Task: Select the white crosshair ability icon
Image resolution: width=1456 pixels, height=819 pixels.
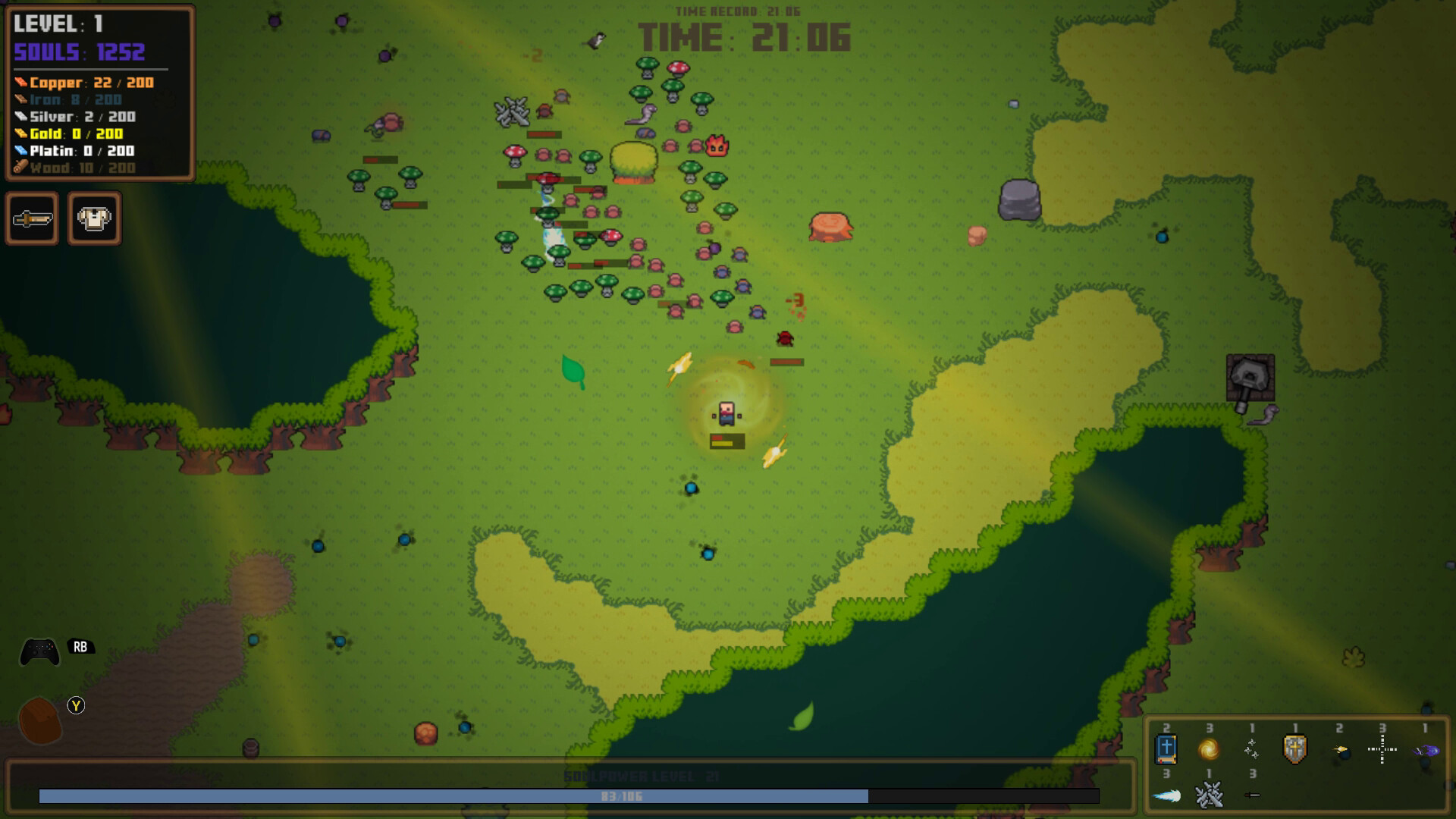Action: pos(1382,749)
